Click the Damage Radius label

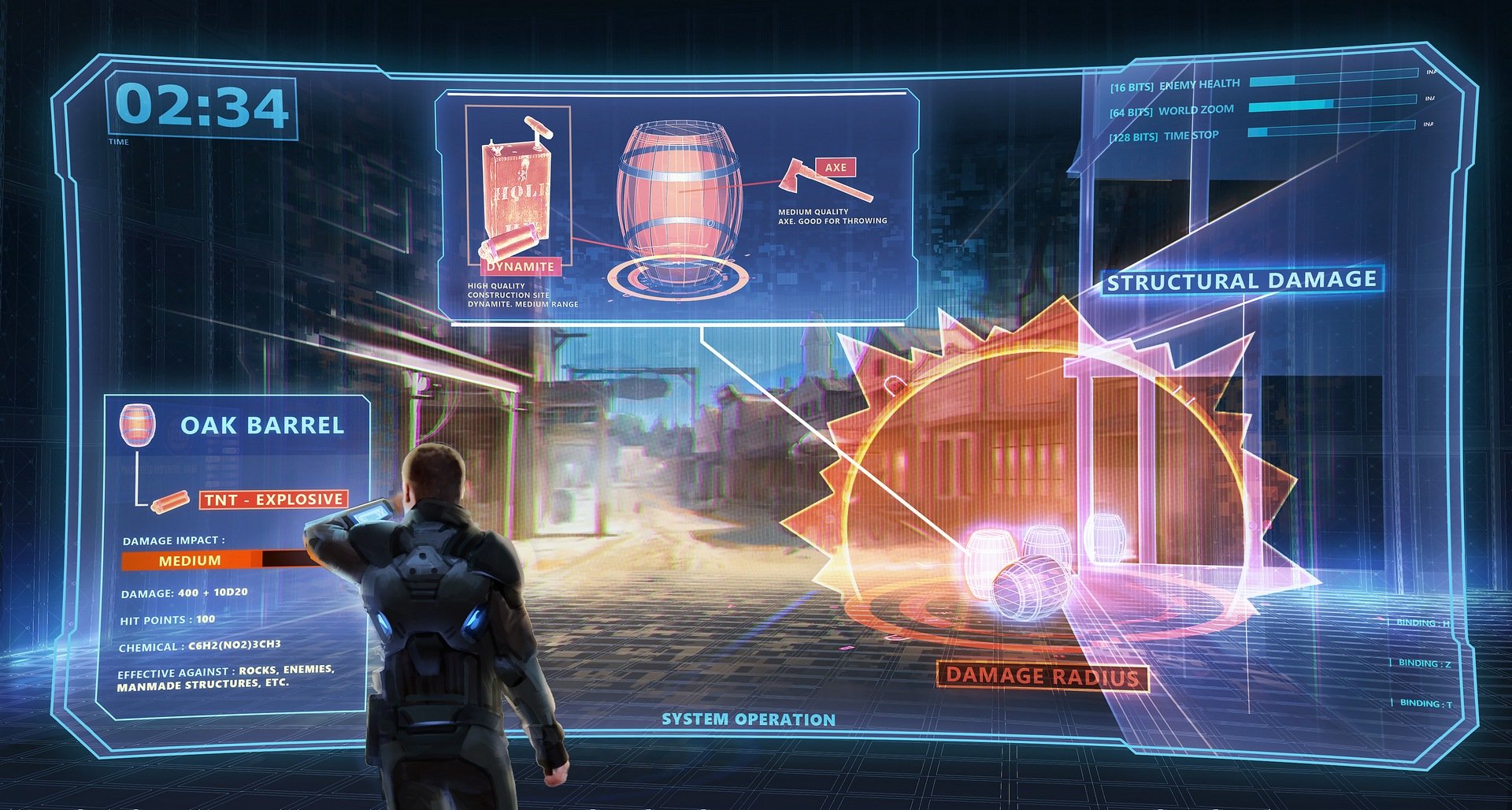pyautogui.click(x=1041, y=676)
